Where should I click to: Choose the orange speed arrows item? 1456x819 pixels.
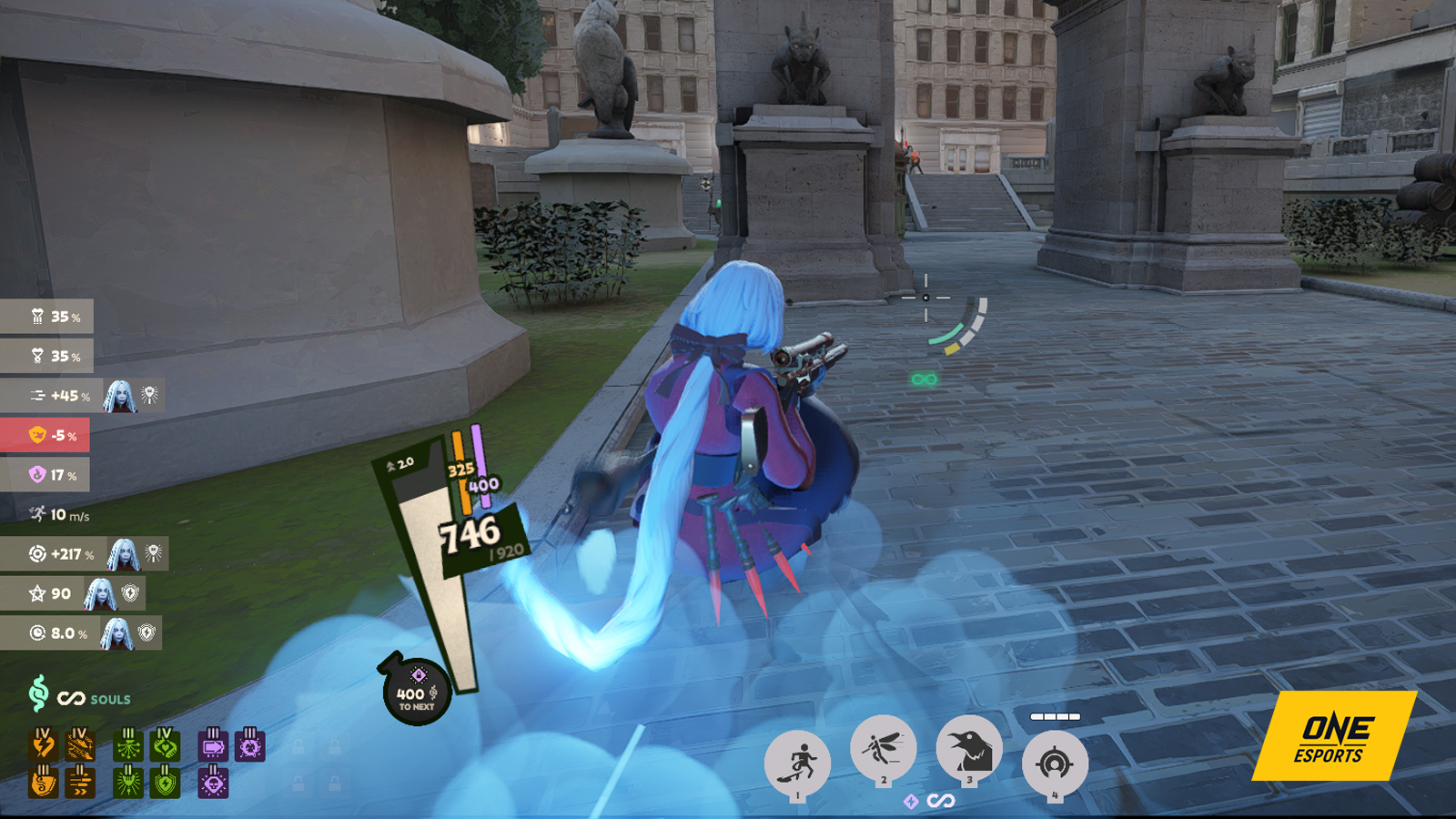click(80, 782)
